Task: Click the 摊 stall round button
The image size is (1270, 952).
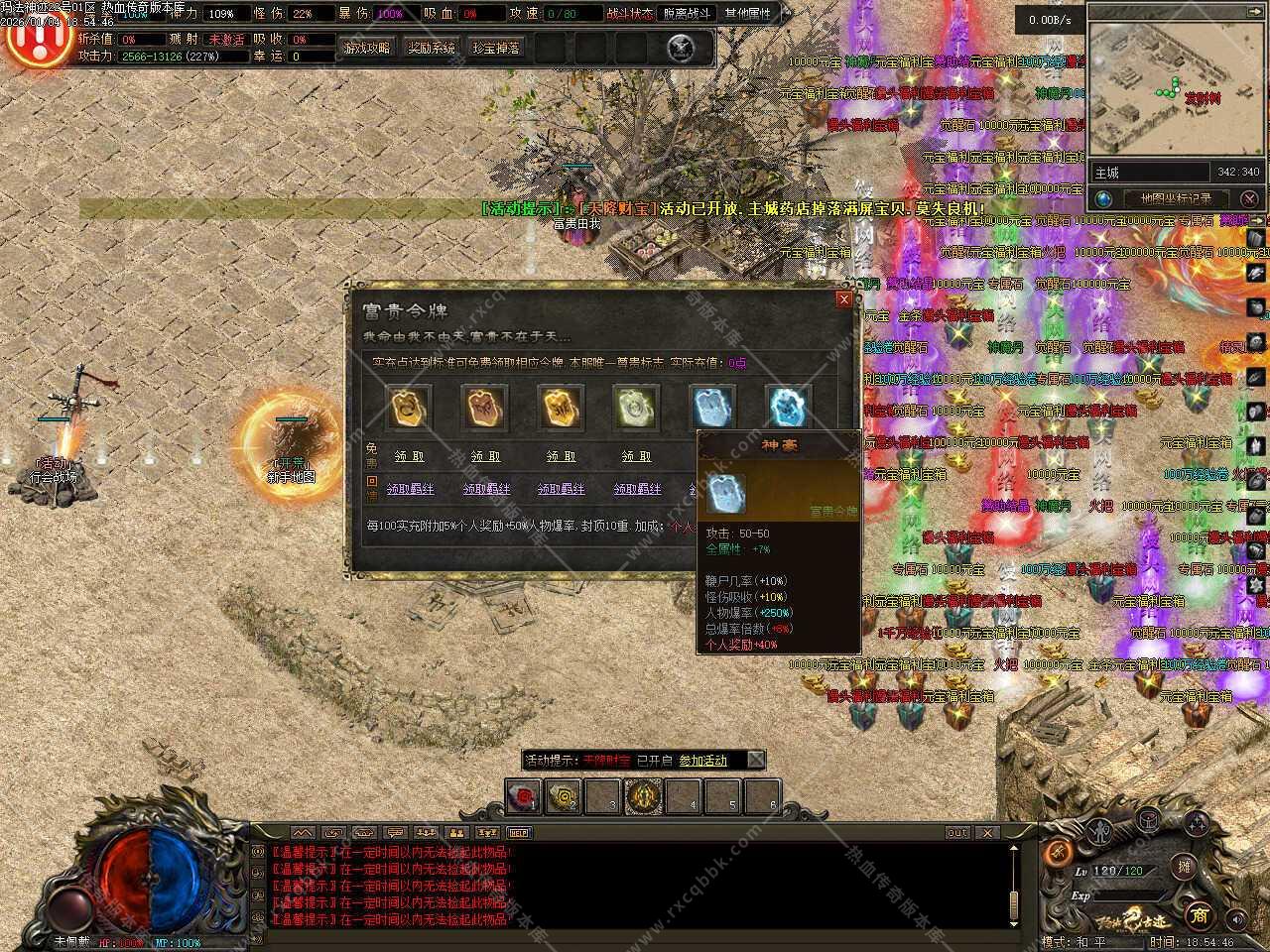Action: coord(1184,866)
